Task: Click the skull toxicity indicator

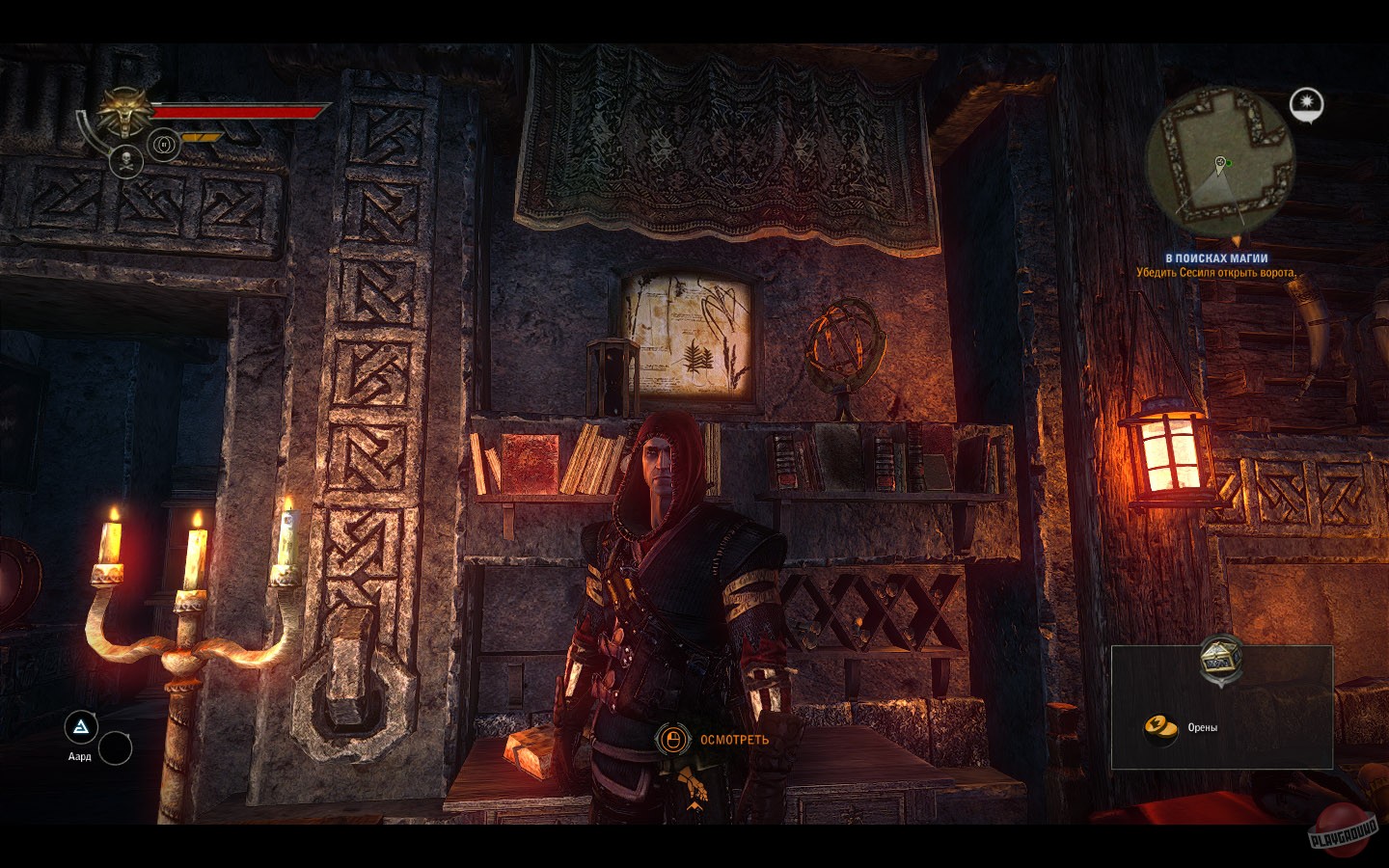Action: [126, 161]
